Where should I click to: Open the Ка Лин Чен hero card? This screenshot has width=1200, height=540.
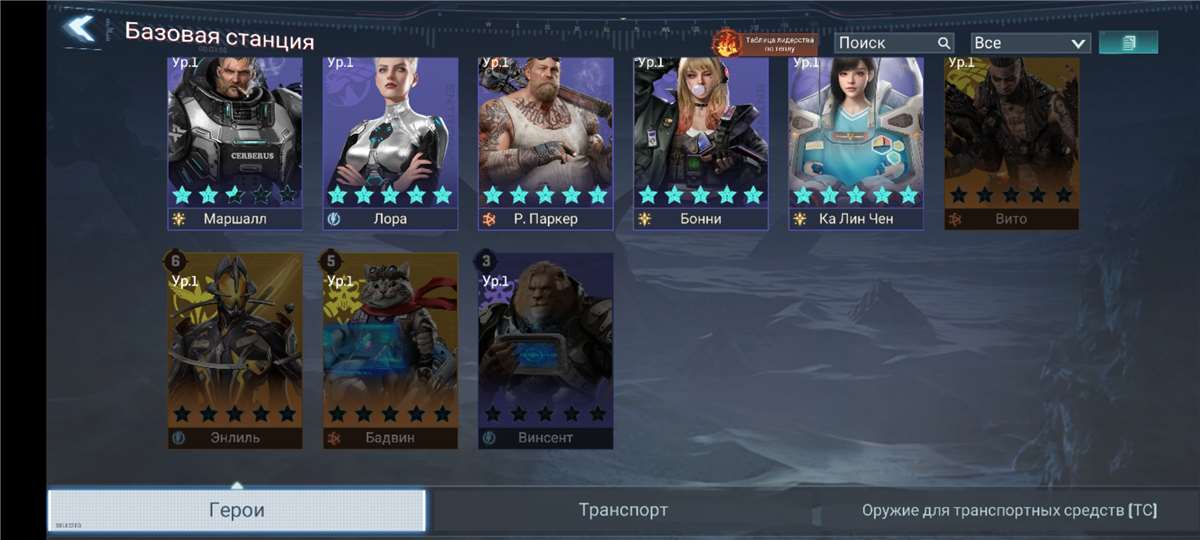[x=856, y=140]
